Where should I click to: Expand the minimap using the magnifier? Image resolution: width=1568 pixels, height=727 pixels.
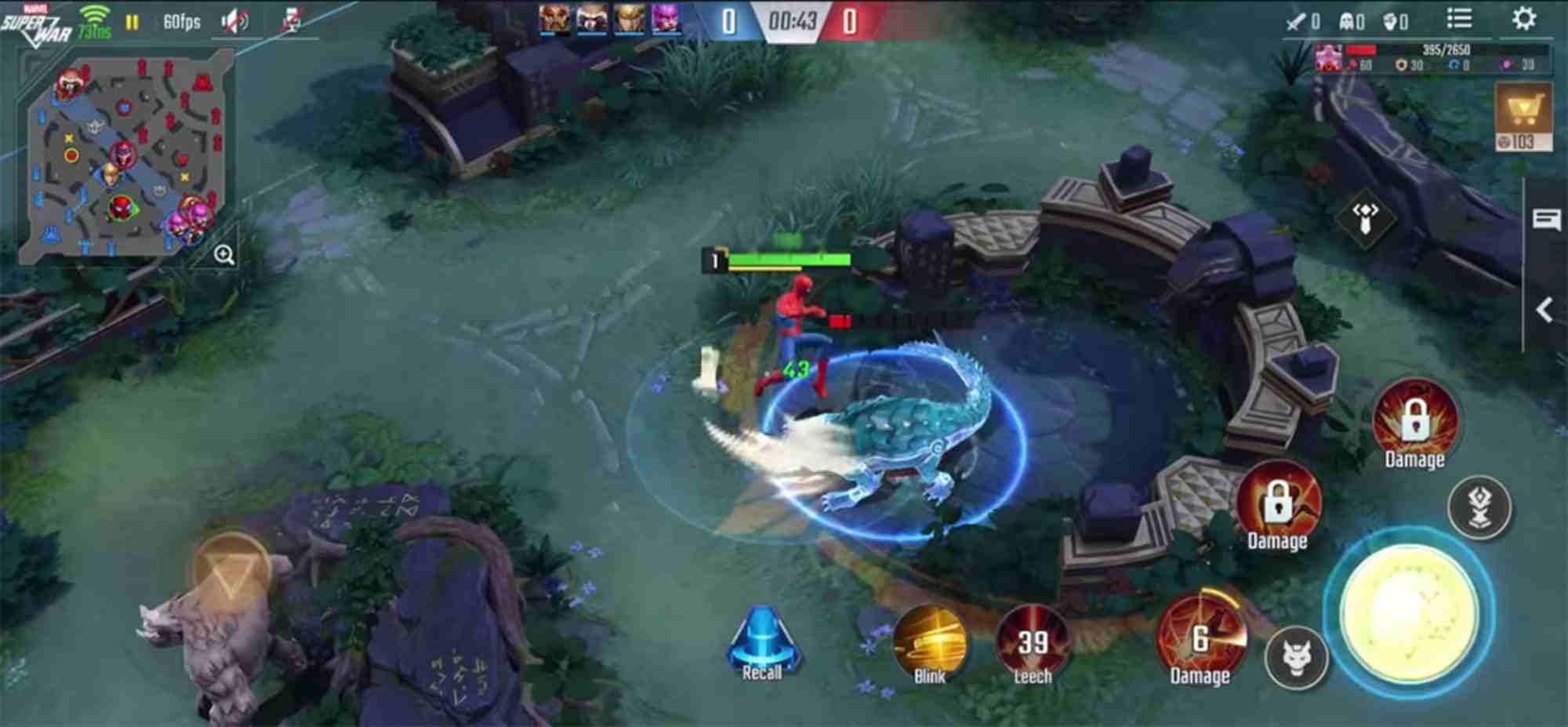tap(224, 253)
